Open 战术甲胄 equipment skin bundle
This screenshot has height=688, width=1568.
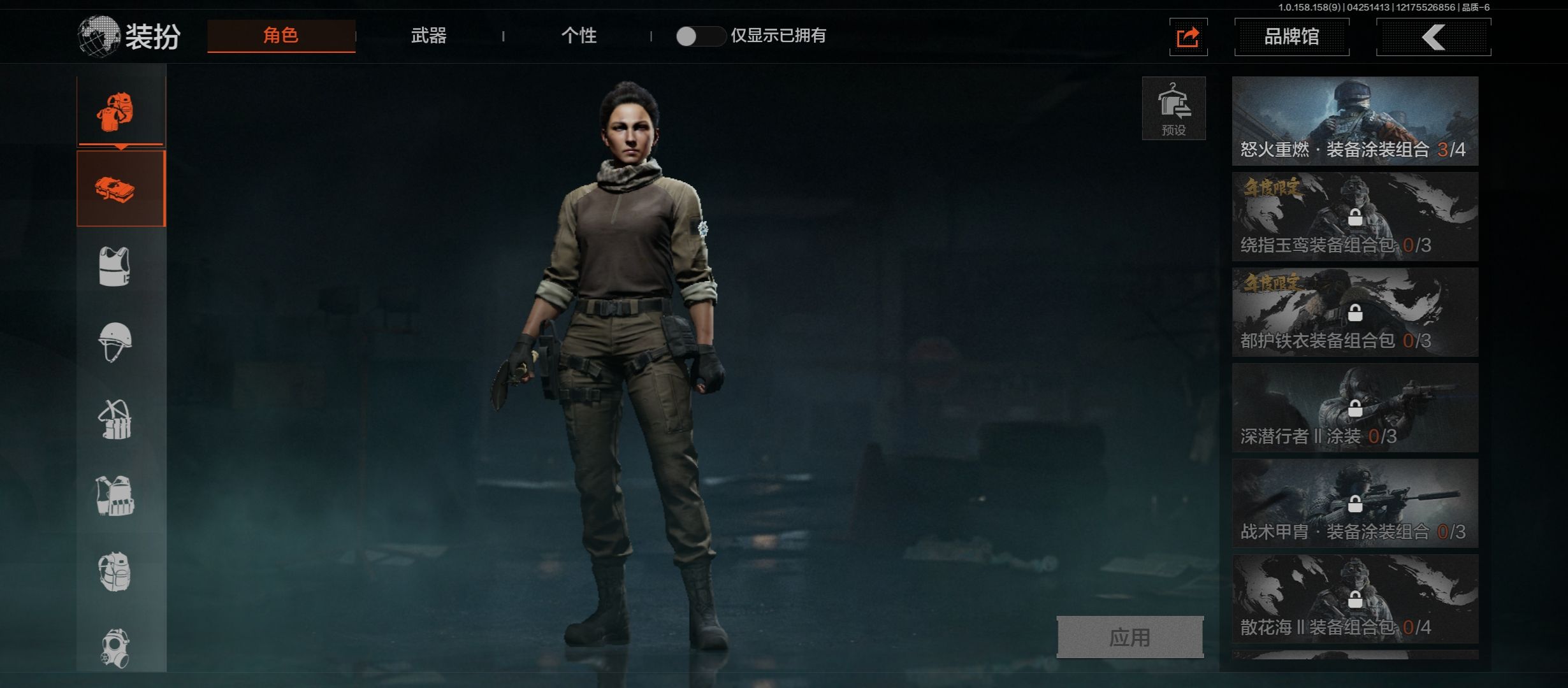[x=1354, y=503]
